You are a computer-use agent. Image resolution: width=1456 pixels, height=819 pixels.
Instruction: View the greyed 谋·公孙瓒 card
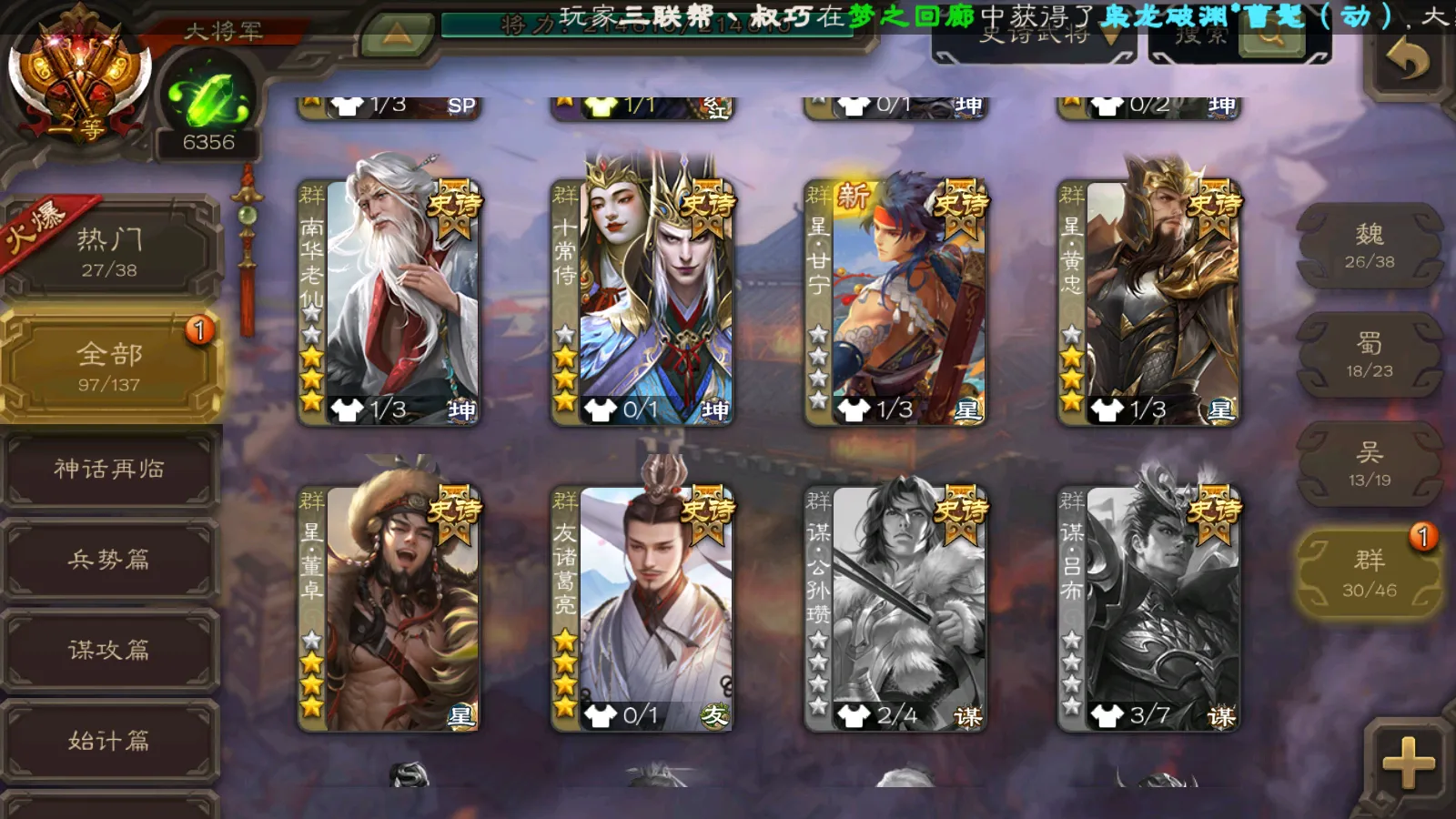click(x=895, y=608)
